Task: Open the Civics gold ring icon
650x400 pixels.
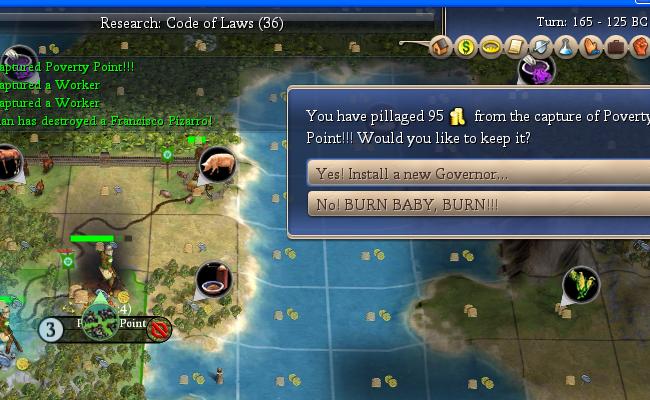Action: point(490,46)
